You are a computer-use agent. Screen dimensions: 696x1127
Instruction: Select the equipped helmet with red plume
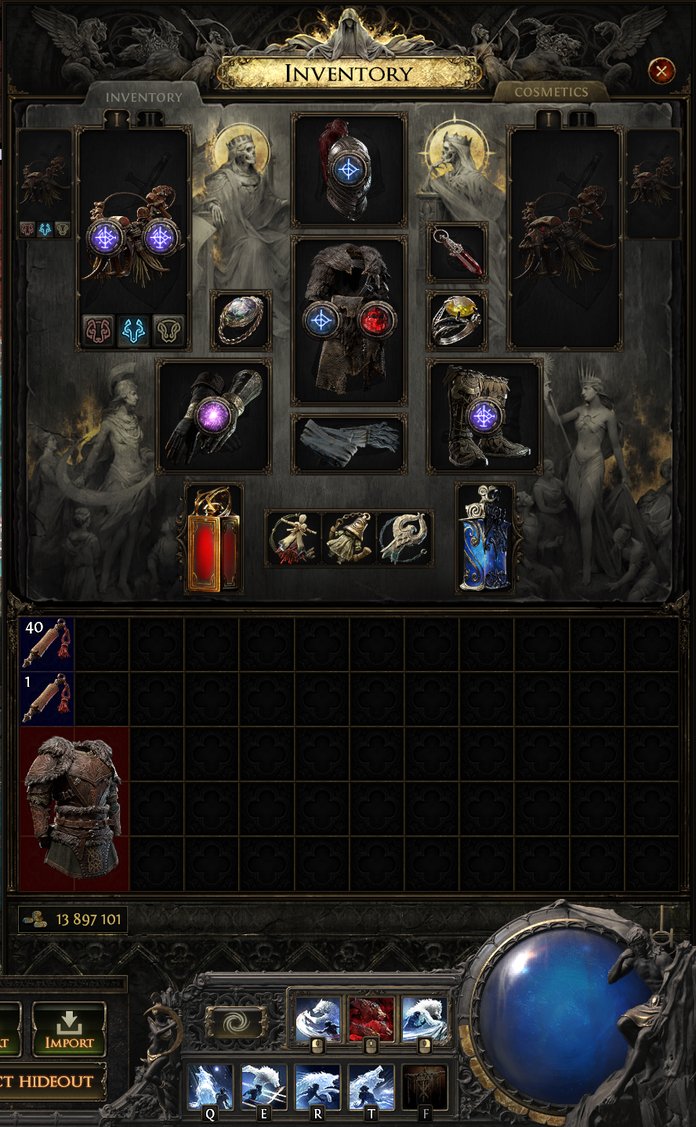coord(348,170)
